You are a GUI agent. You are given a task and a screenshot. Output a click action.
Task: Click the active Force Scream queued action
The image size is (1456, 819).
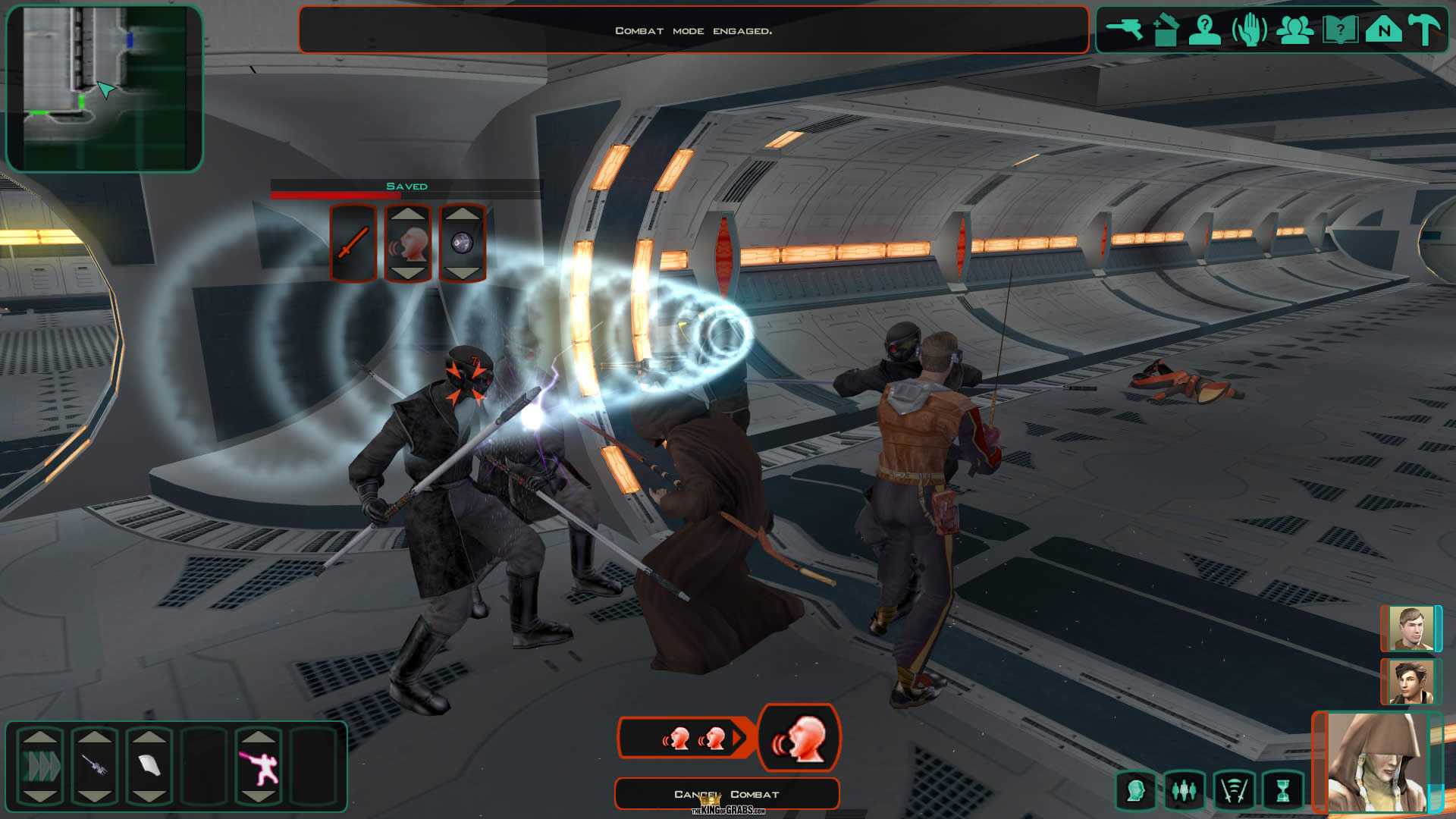[799, 738]
